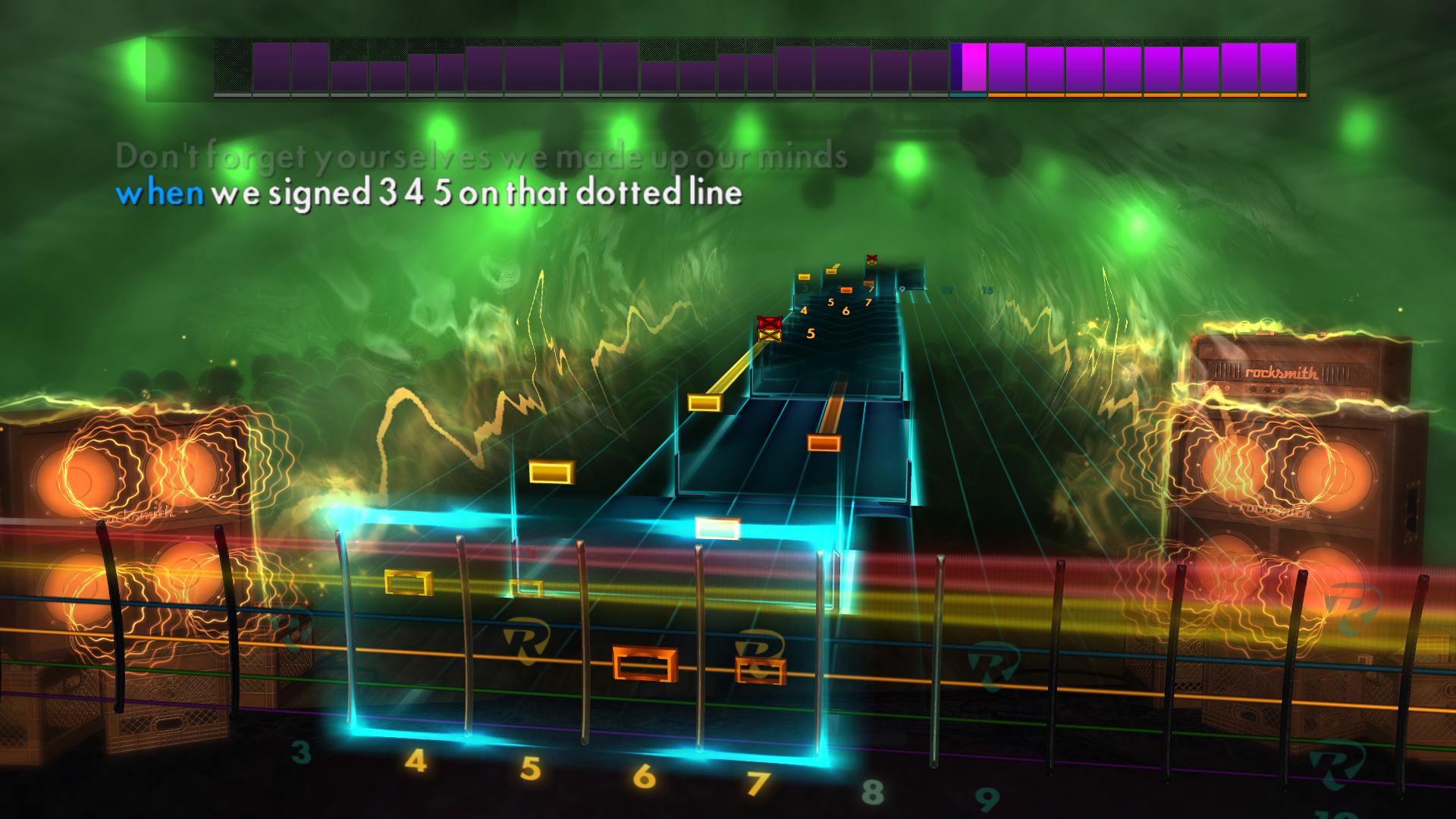Image resolution: width=1456 pixels, height=819 pixels.
Task: Select the highlighted word 'when' in the lyrics
Action: tap(163, 195)
